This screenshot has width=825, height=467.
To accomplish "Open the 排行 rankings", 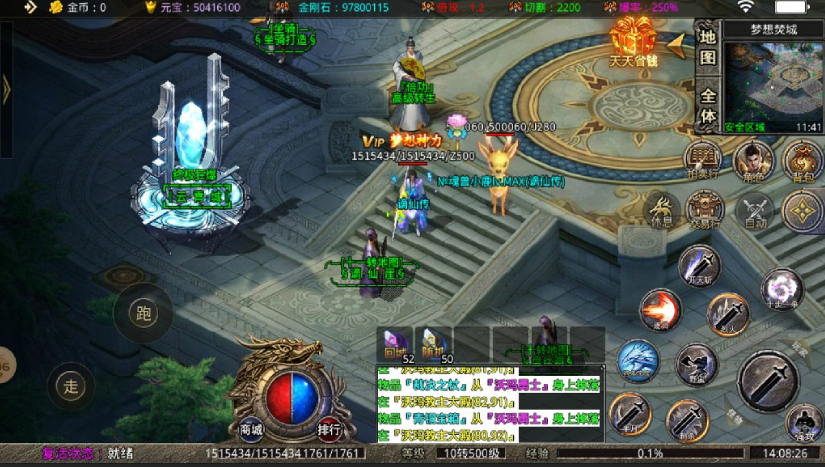I will [329, 429].
